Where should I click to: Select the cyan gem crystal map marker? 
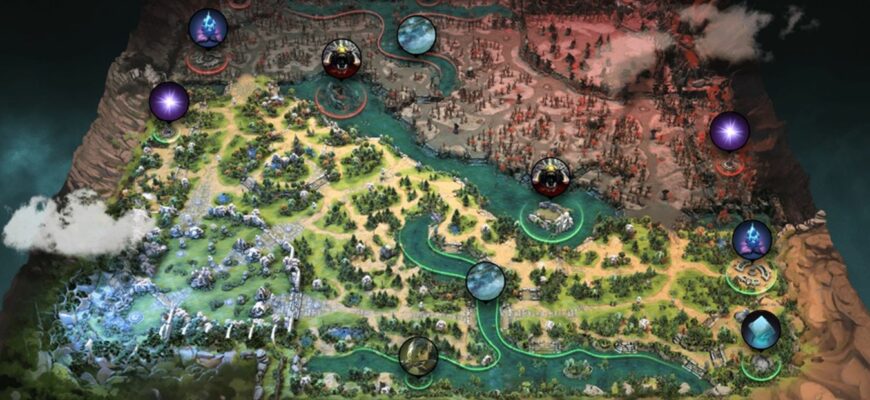point(761,330)
